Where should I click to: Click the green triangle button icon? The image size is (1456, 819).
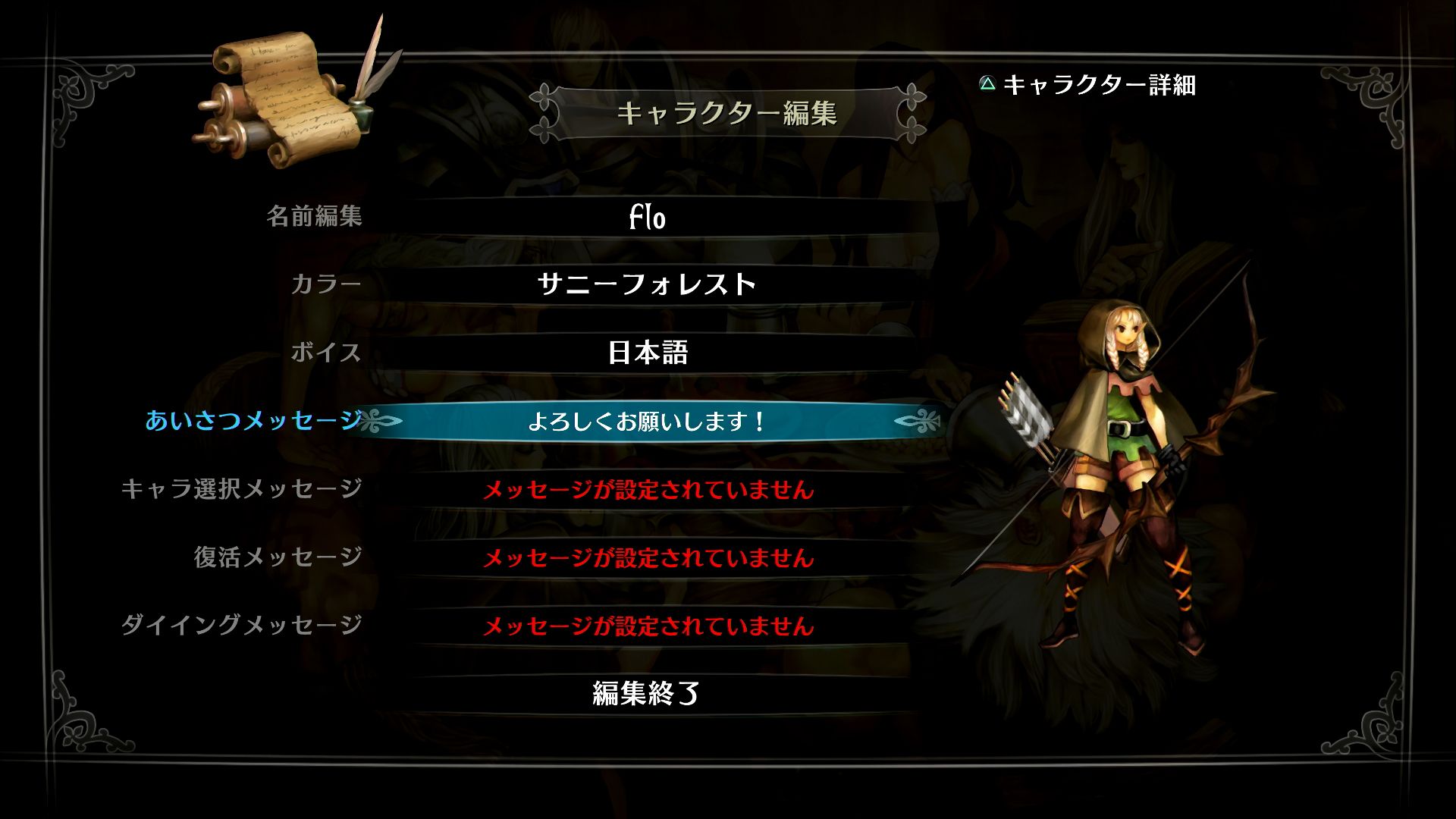987,86
